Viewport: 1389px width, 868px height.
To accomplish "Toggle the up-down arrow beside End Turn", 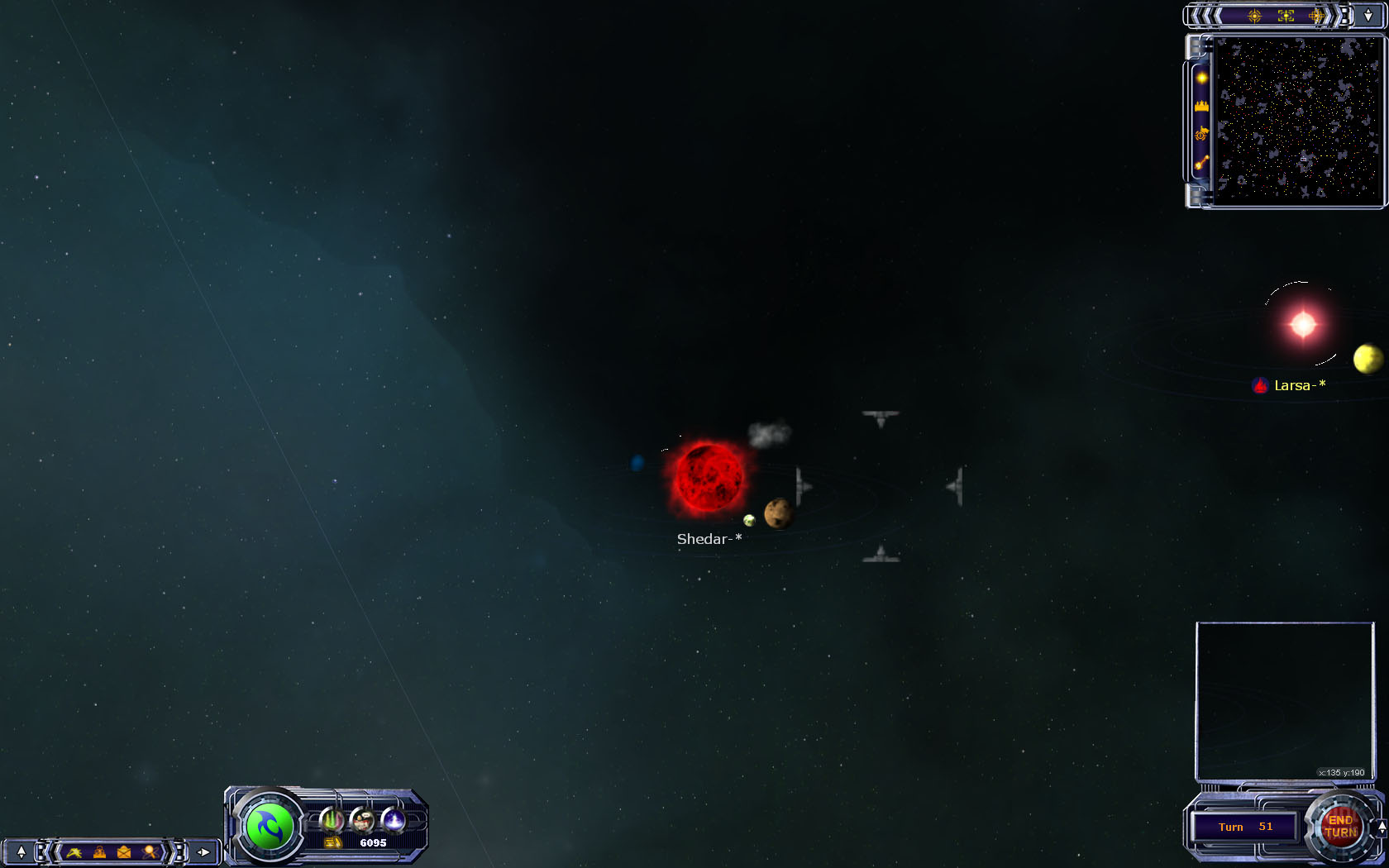I will tap(1382, 827).
